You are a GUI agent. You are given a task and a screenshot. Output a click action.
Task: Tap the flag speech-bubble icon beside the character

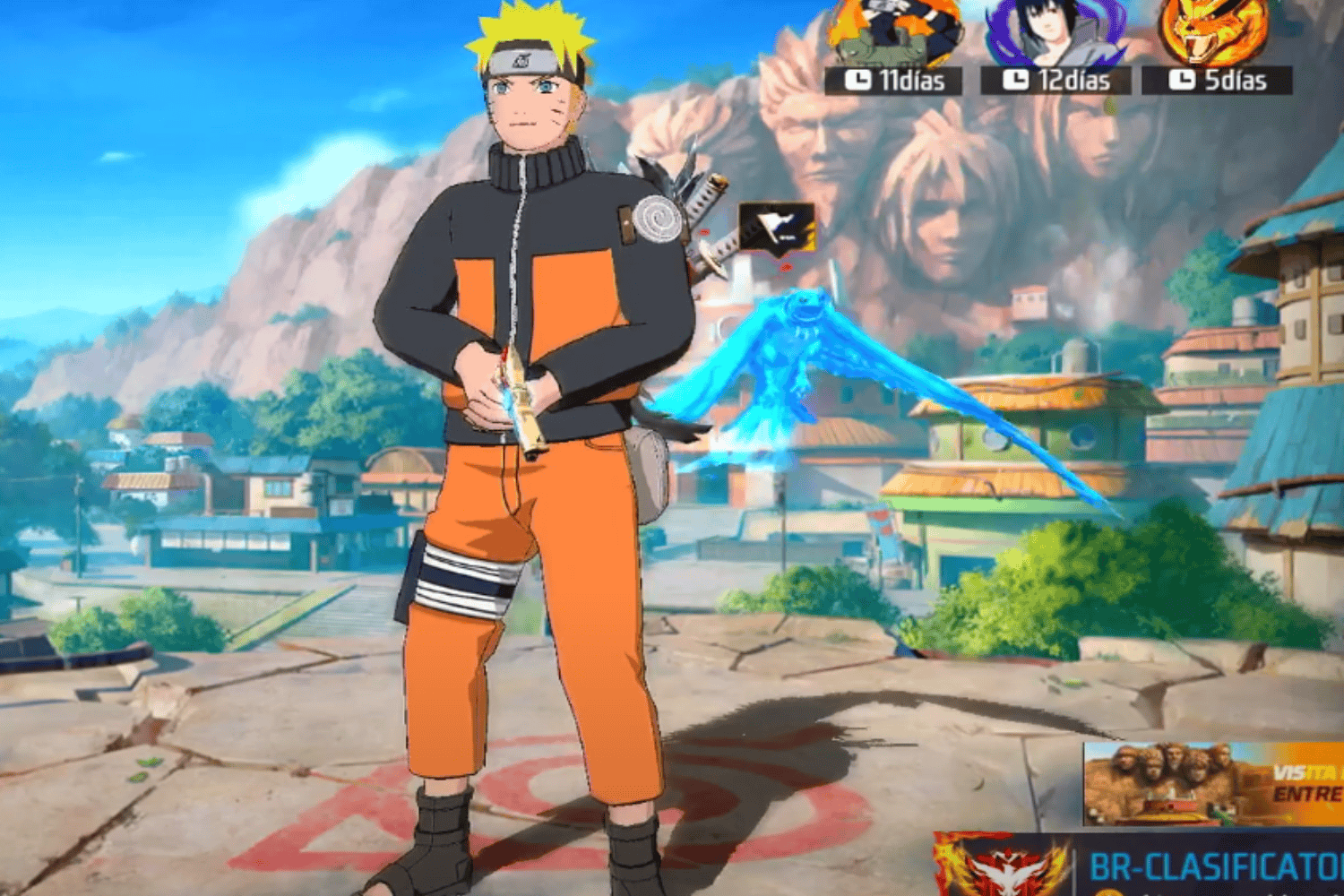point(776,227)
